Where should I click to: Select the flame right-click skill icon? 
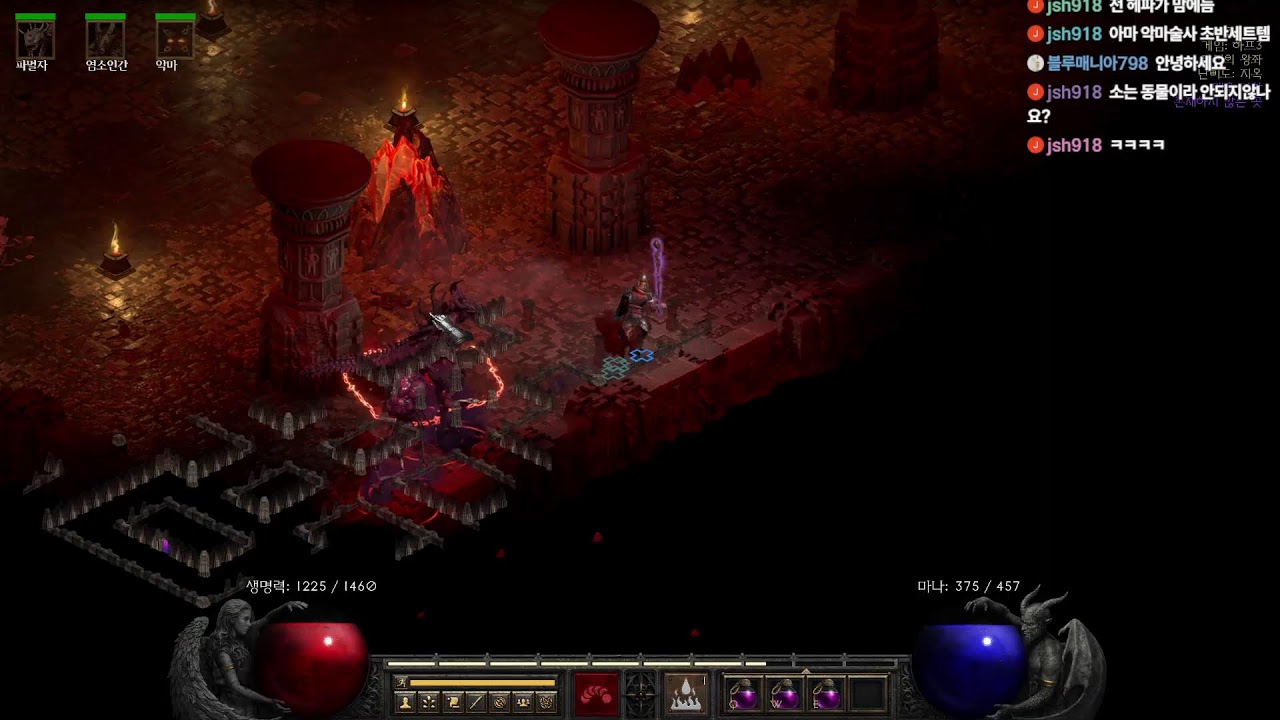click(x=685, y=694)
